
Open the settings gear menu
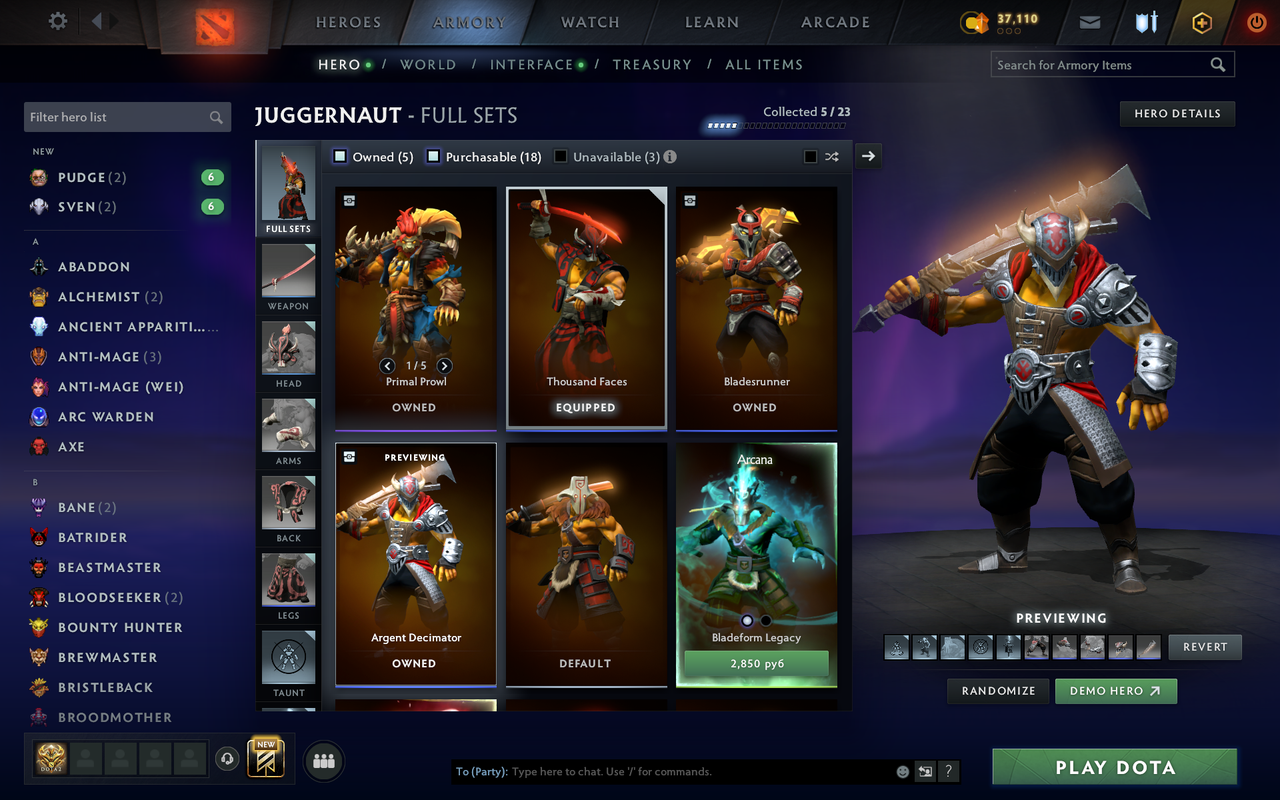(x=57, y=21)
